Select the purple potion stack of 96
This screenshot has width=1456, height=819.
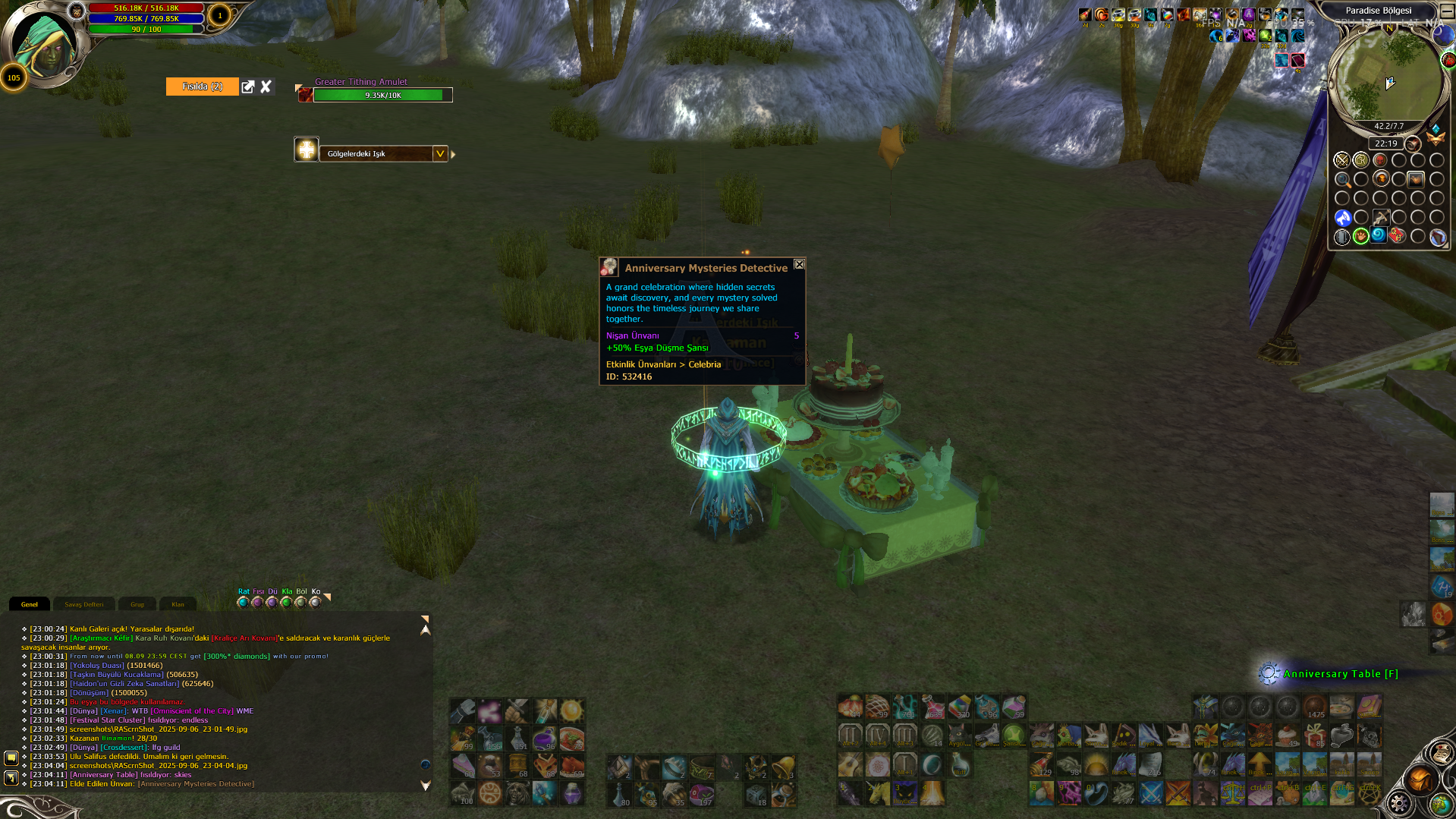click(544, 738)
